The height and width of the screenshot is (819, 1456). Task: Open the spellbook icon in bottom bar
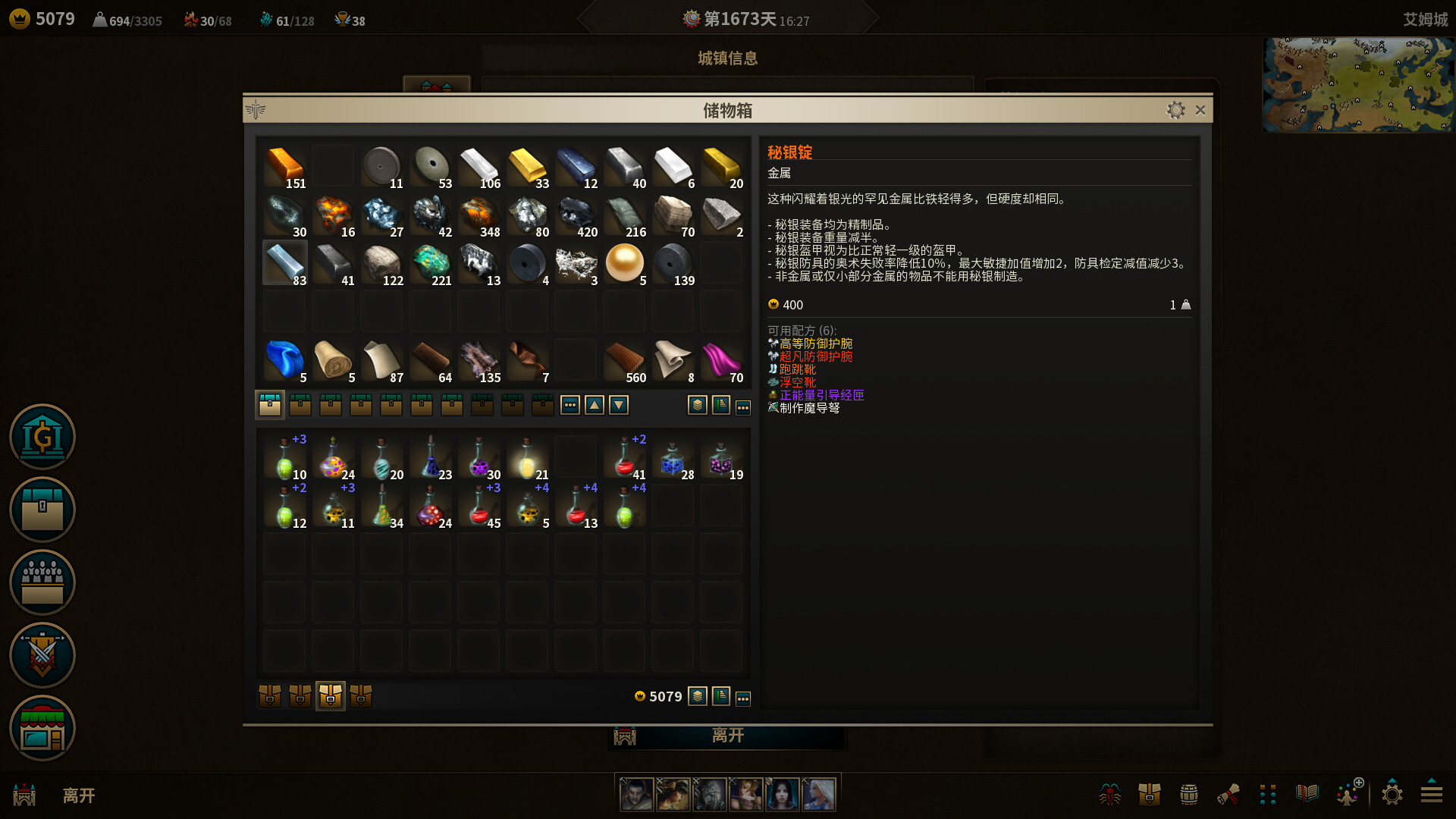(1306, 794)
